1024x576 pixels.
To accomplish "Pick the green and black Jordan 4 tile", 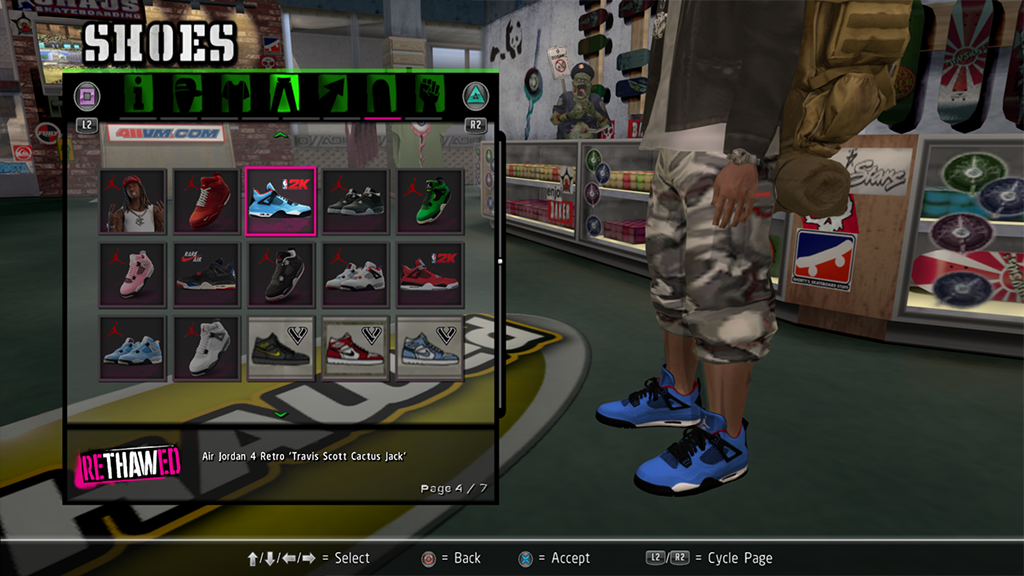I will [430, 201].
